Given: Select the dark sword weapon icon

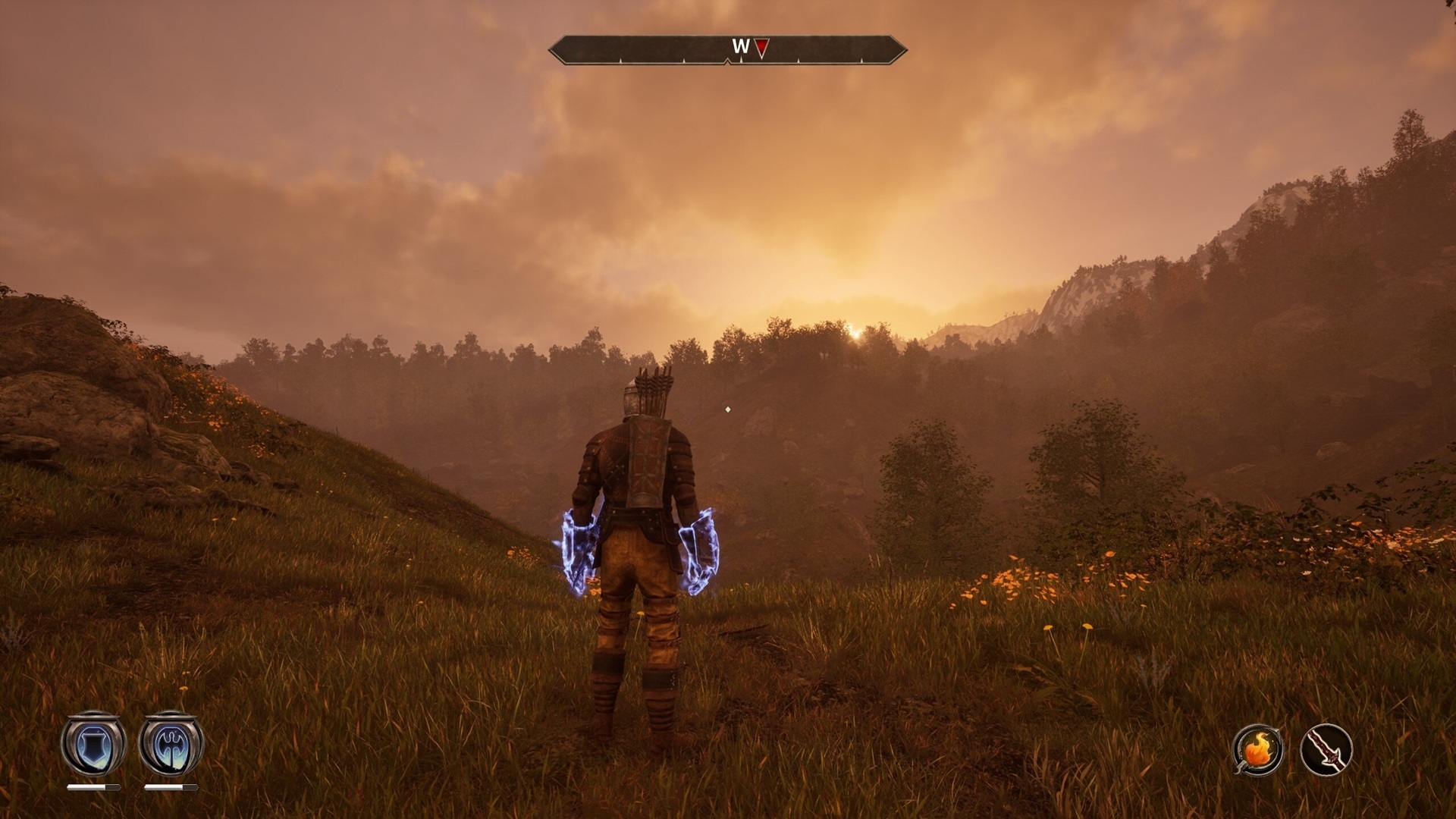Looking at the screenshot, I should (1327, 749).
